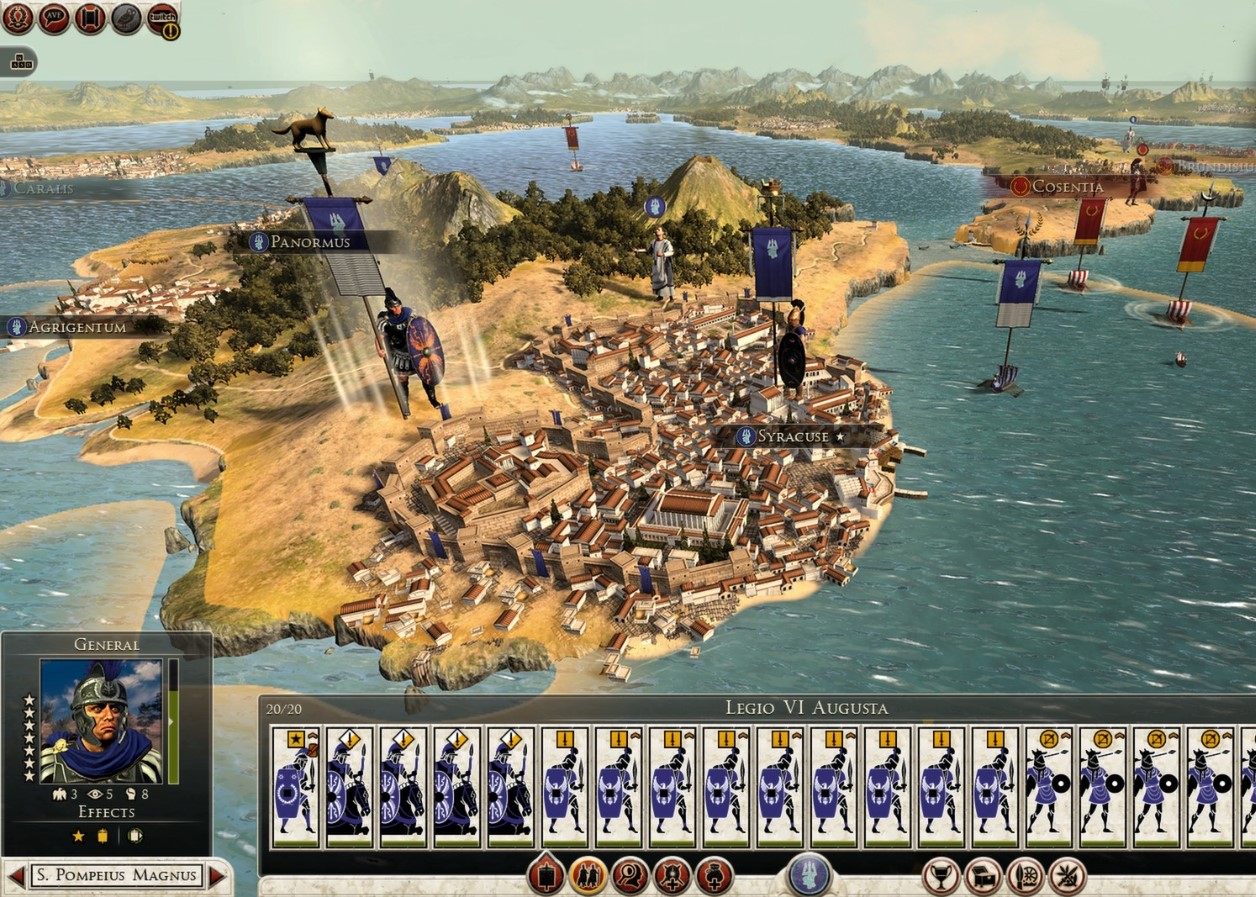Select the general's star-marked unit card
Screen dimensions: 1256x897
click(296, 787)
